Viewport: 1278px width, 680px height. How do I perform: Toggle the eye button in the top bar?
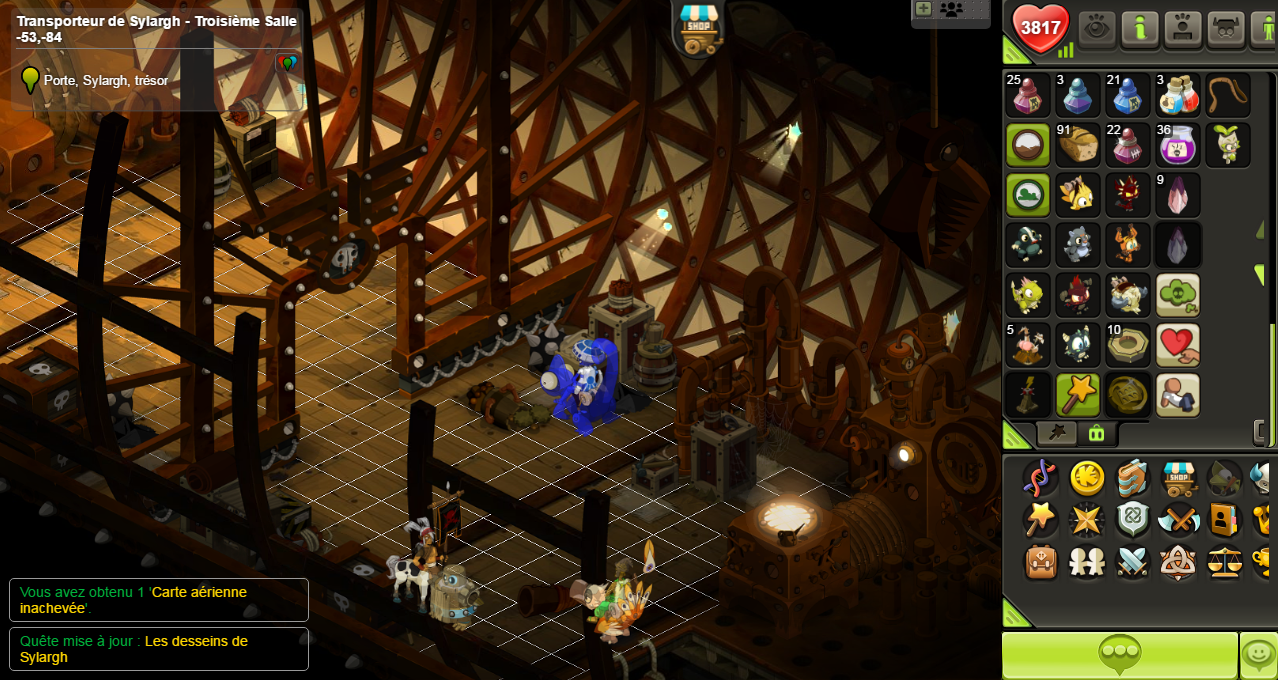click(x=1098, y=28)
